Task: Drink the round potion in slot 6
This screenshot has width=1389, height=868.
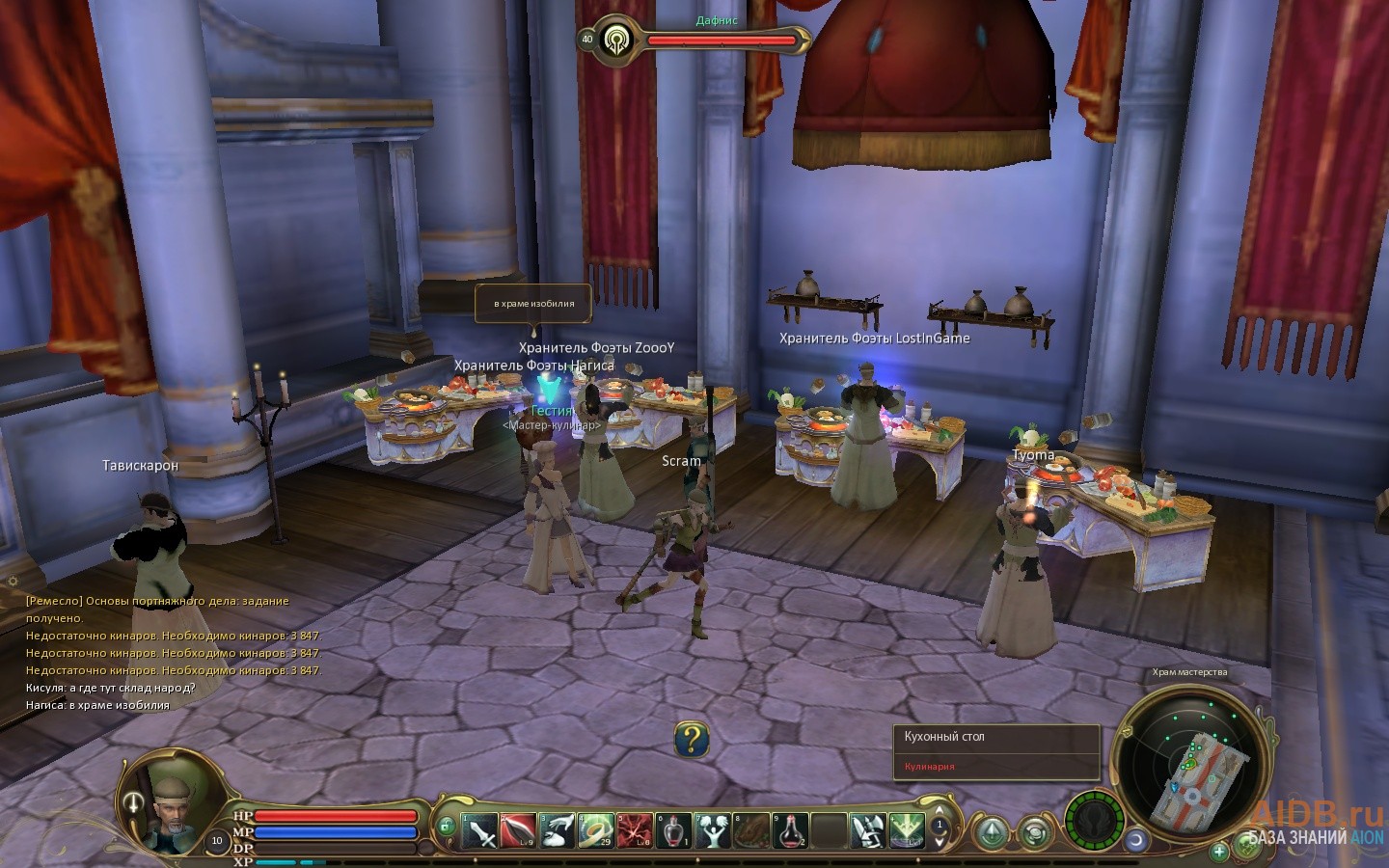Action: [x=674, y=830]
